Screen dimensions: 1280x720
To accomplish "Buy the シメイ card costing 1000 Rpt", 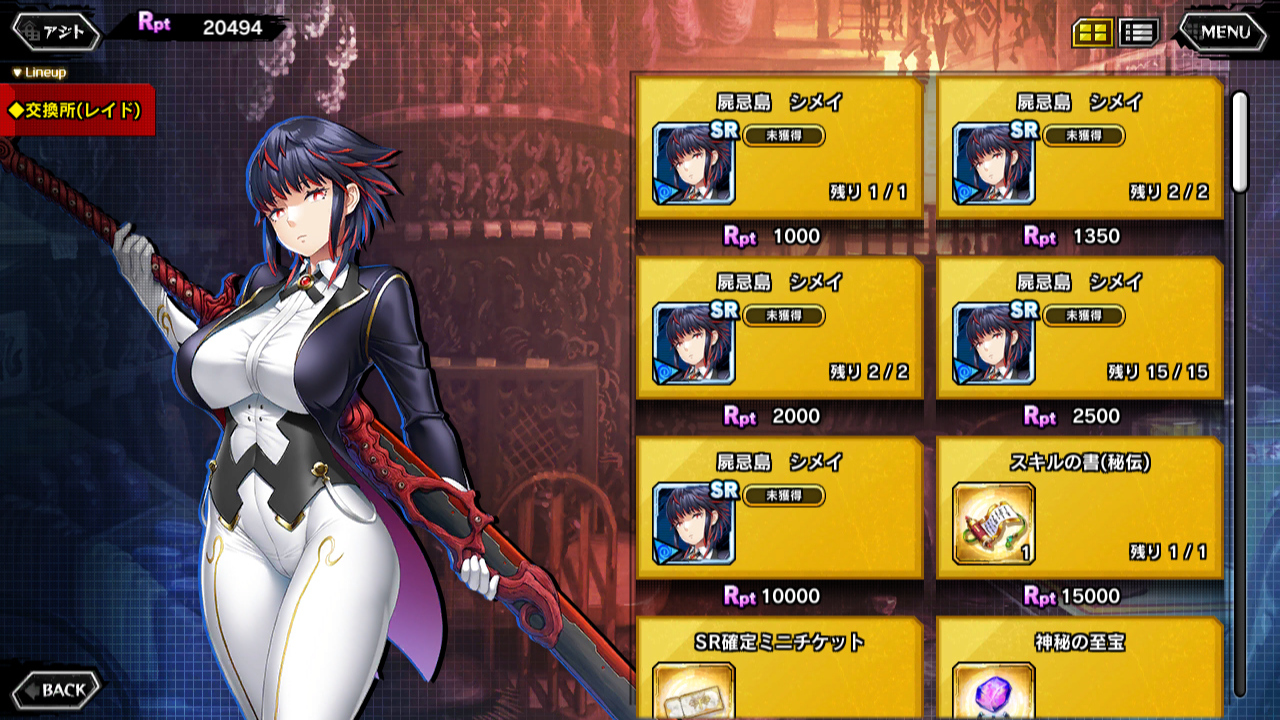I will 779,149.
